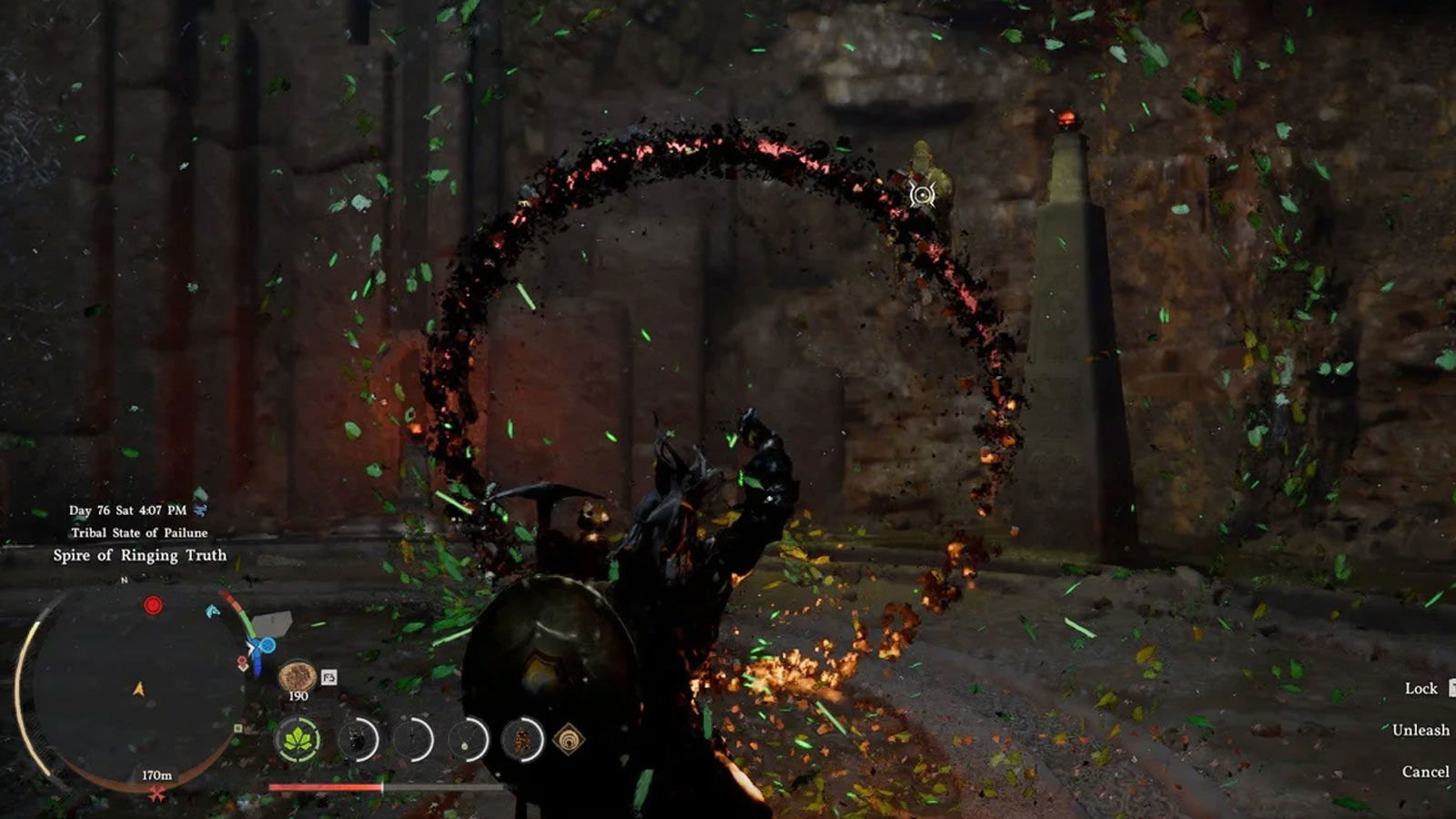This screenshot has width=1456, height=819.
Task: Click the Spire of Ringing Truth location label
Action: click(139, 555)
